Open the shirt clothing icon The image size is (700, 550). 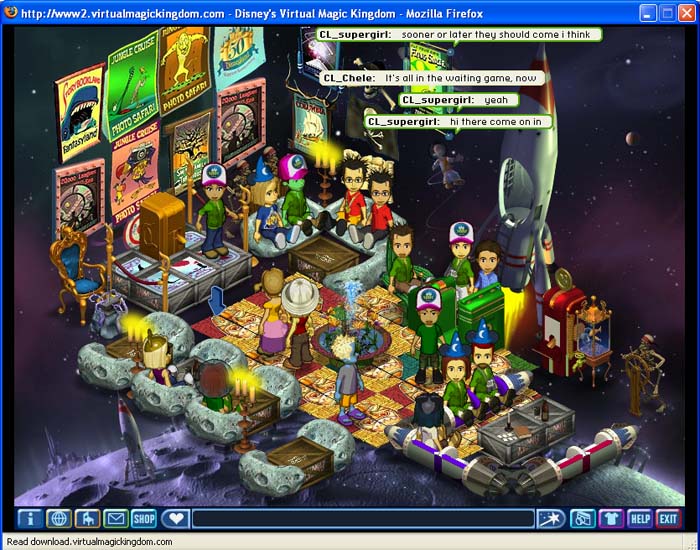pyautogui.click(x=611, y=518)
